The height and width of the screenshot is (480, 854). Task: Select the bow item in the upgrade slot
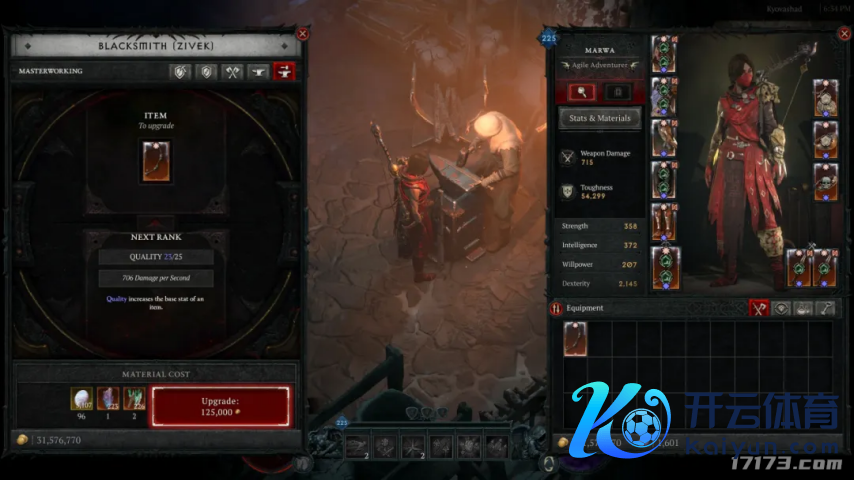point(156,161)
